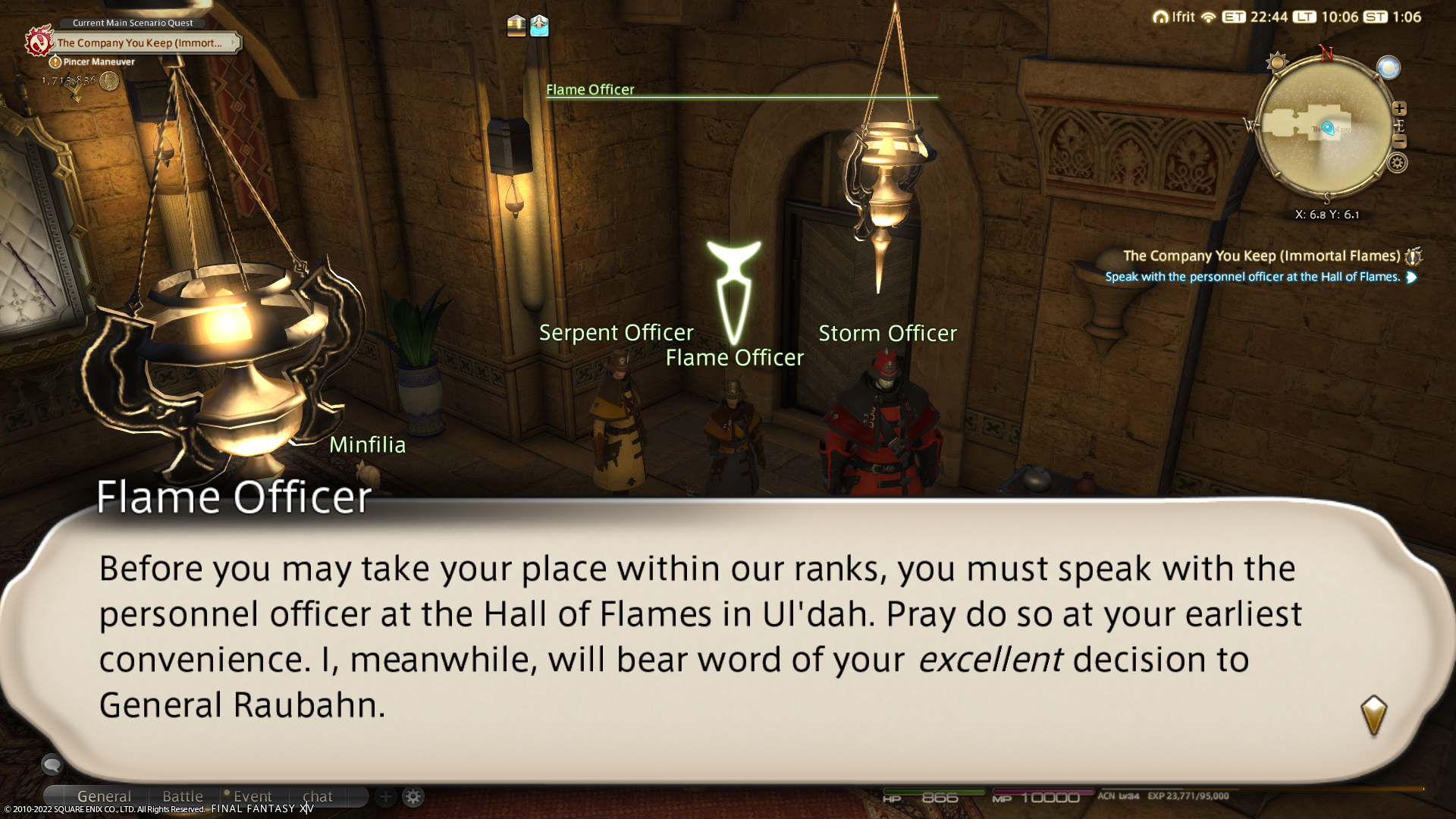Select the Pincer Maneuver quest entry
The image size is (1456, 819).
coord(99,62)
